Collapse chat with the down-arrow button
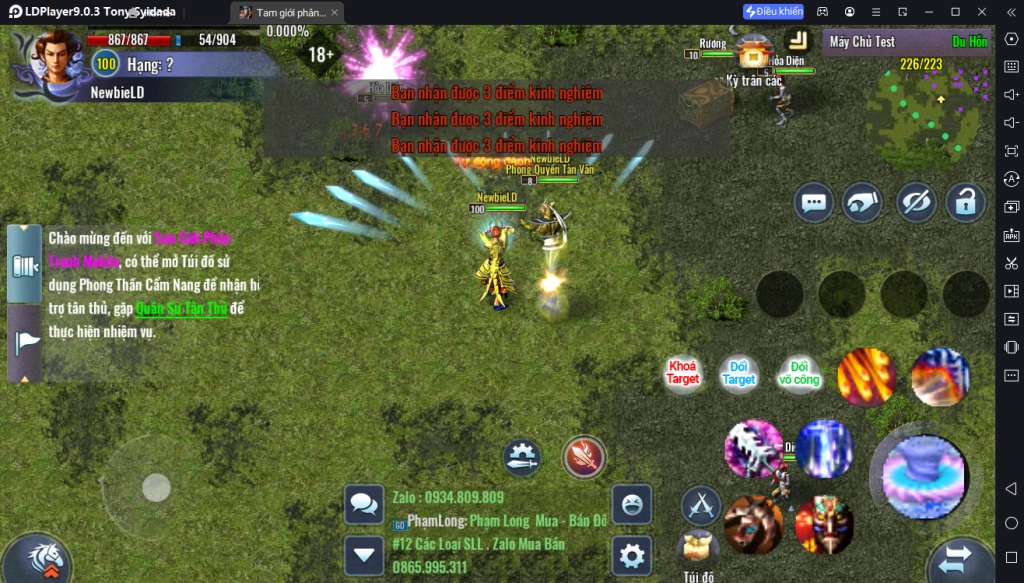This screenshot has height=583, width=1024. click(364, 554)
